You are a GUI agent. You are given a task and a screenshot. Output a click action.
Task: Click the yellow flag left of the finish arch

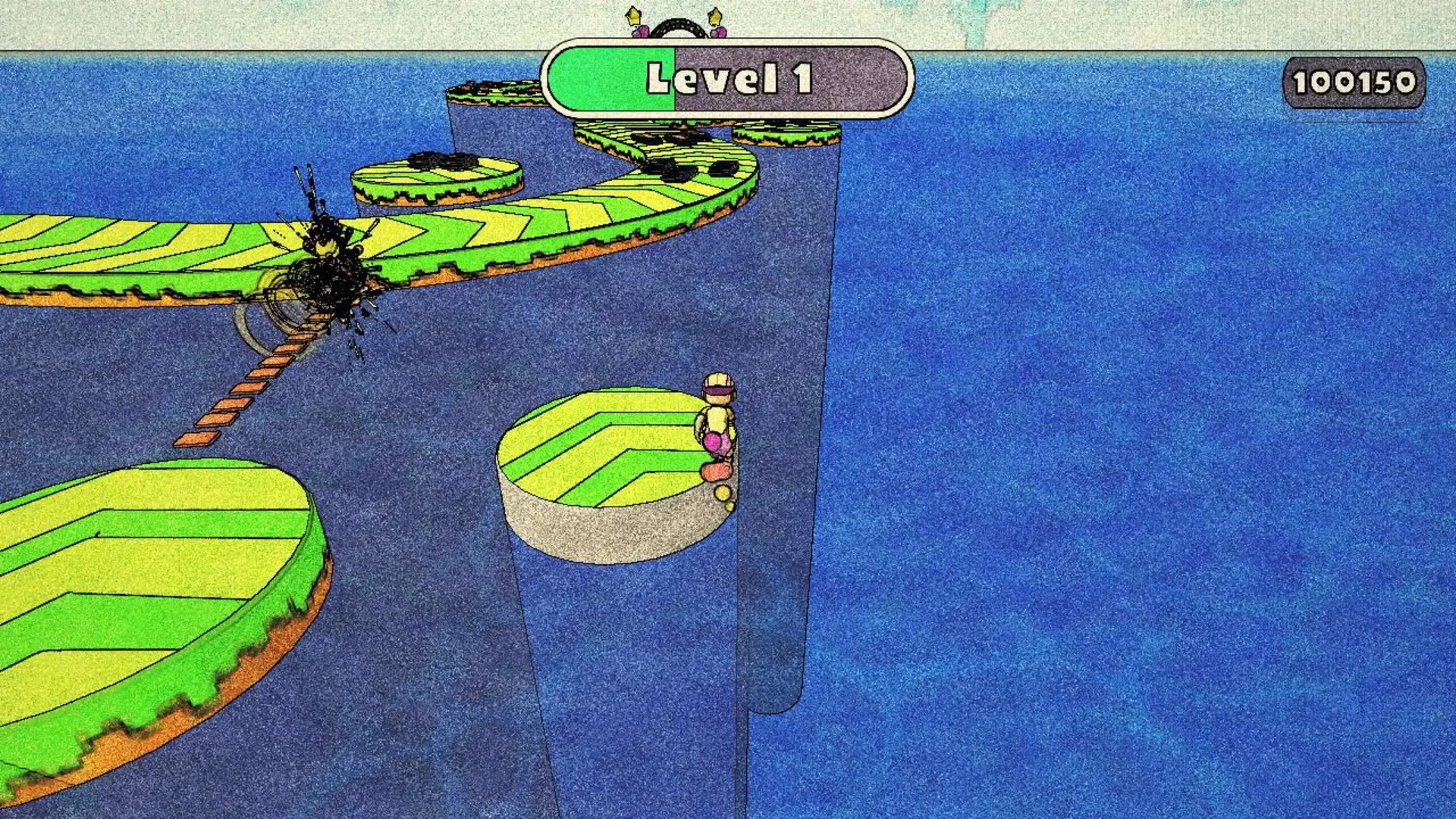(633, 15)
